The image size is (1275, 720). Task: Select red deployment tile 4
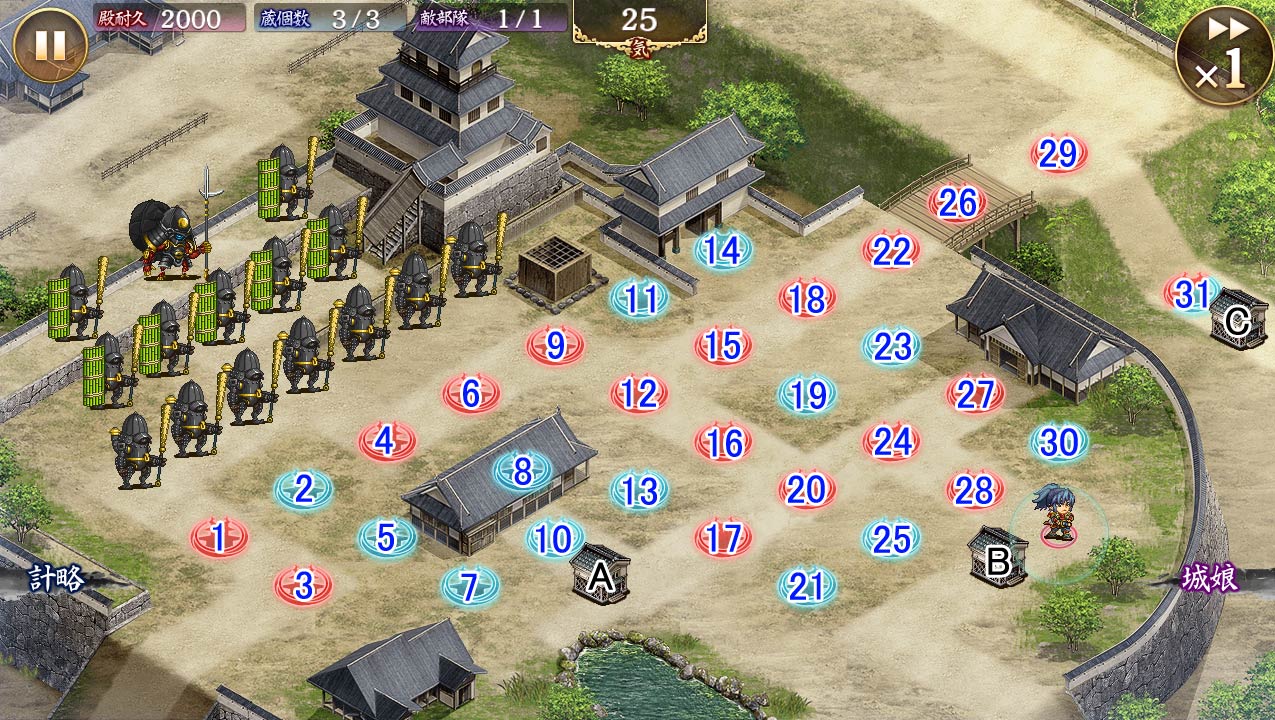[x=387, y=441]
